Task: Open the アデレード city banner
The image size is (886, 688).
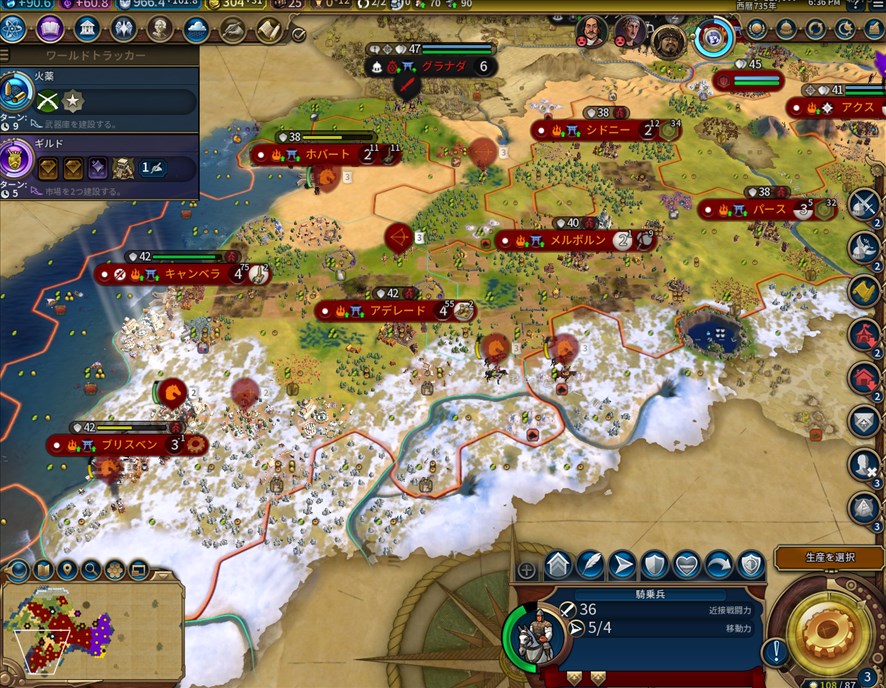Action: click(x=392, y=311)
